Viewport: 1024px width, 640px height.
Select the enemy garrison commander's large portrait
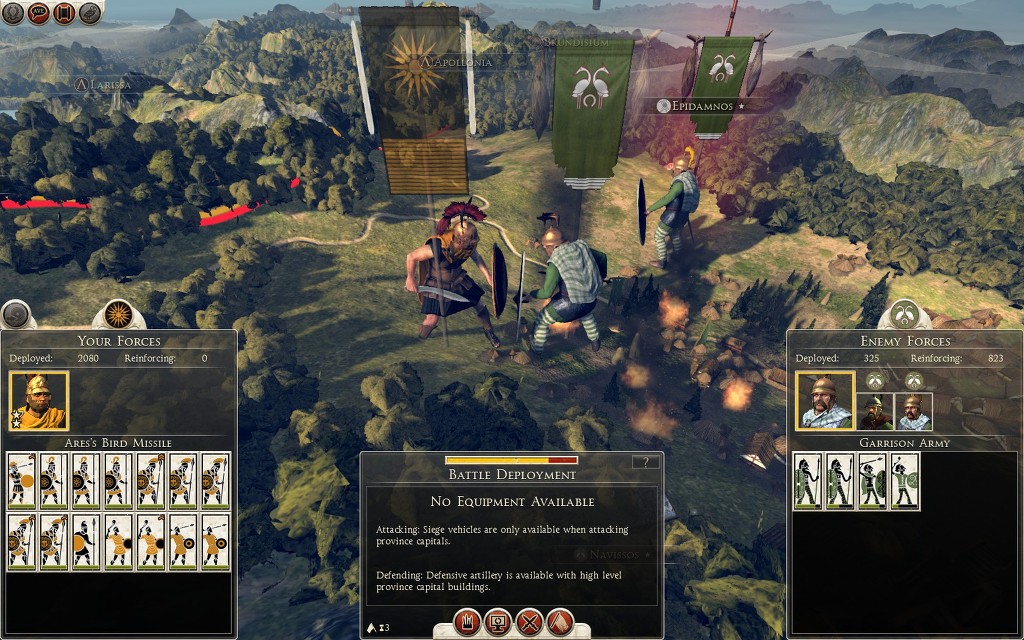[x=825, y=401]
